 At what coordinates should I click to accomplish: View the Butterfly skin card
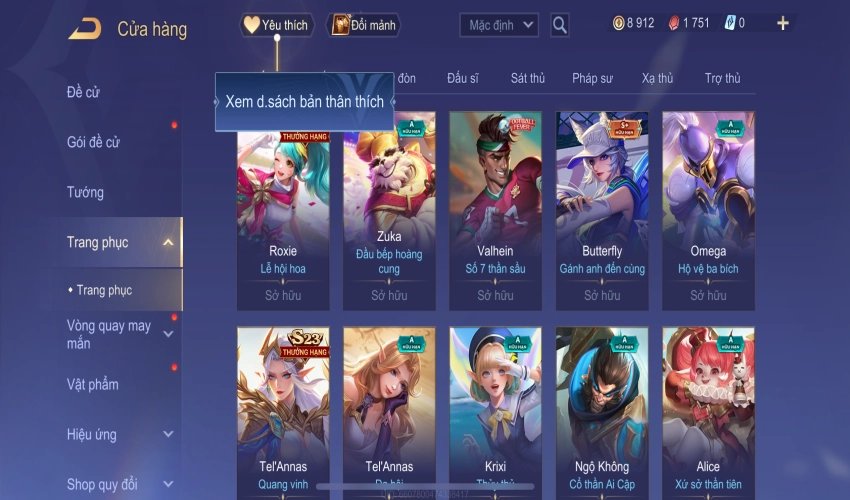[602, 210]
